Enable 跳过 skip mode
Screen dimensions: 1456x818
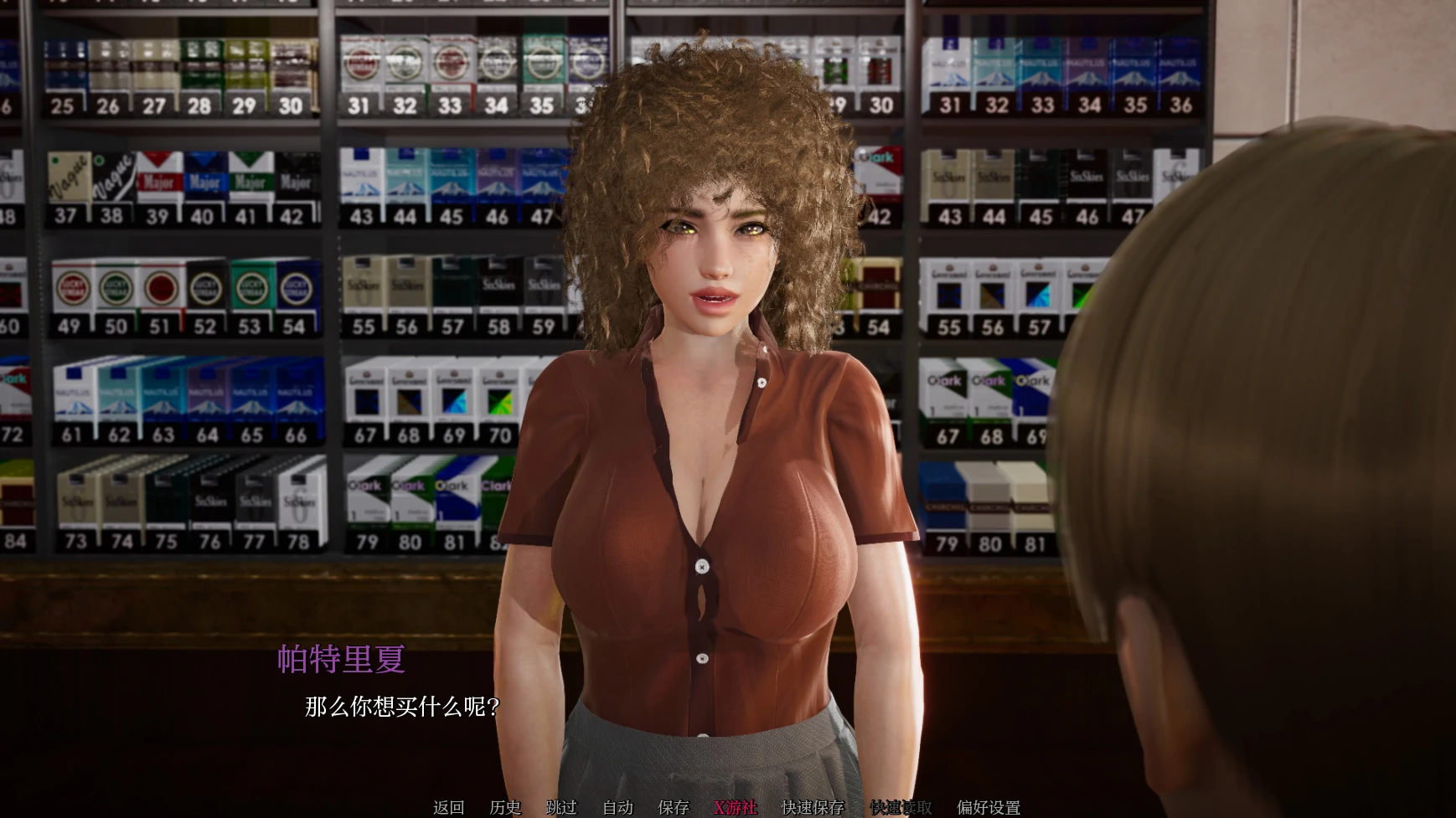coord(562,807)
